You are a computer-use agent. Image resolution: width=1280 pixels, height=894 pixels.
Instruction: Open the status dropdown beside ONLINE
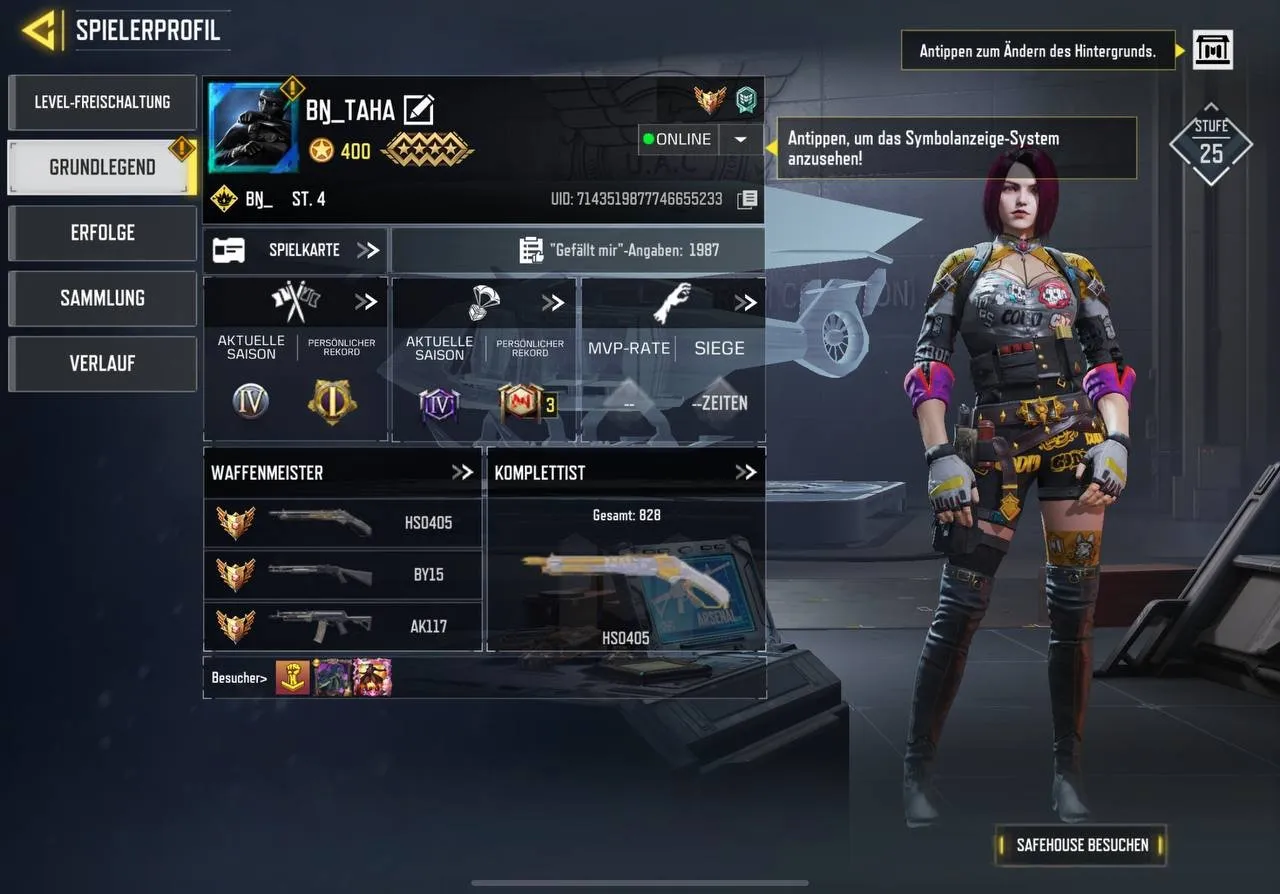pyautogui.click(x=740, y=140)
